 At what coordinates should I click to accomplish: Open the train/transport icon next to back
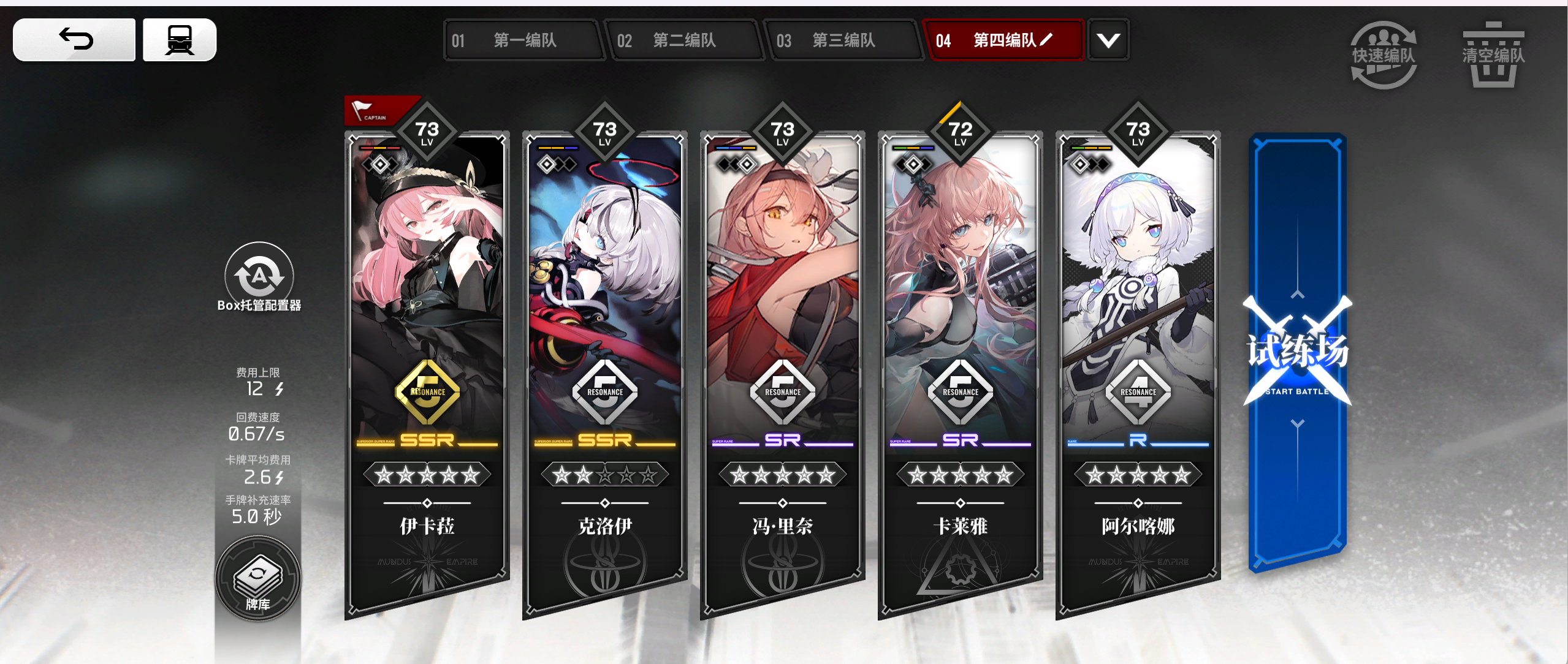[178, 39]
